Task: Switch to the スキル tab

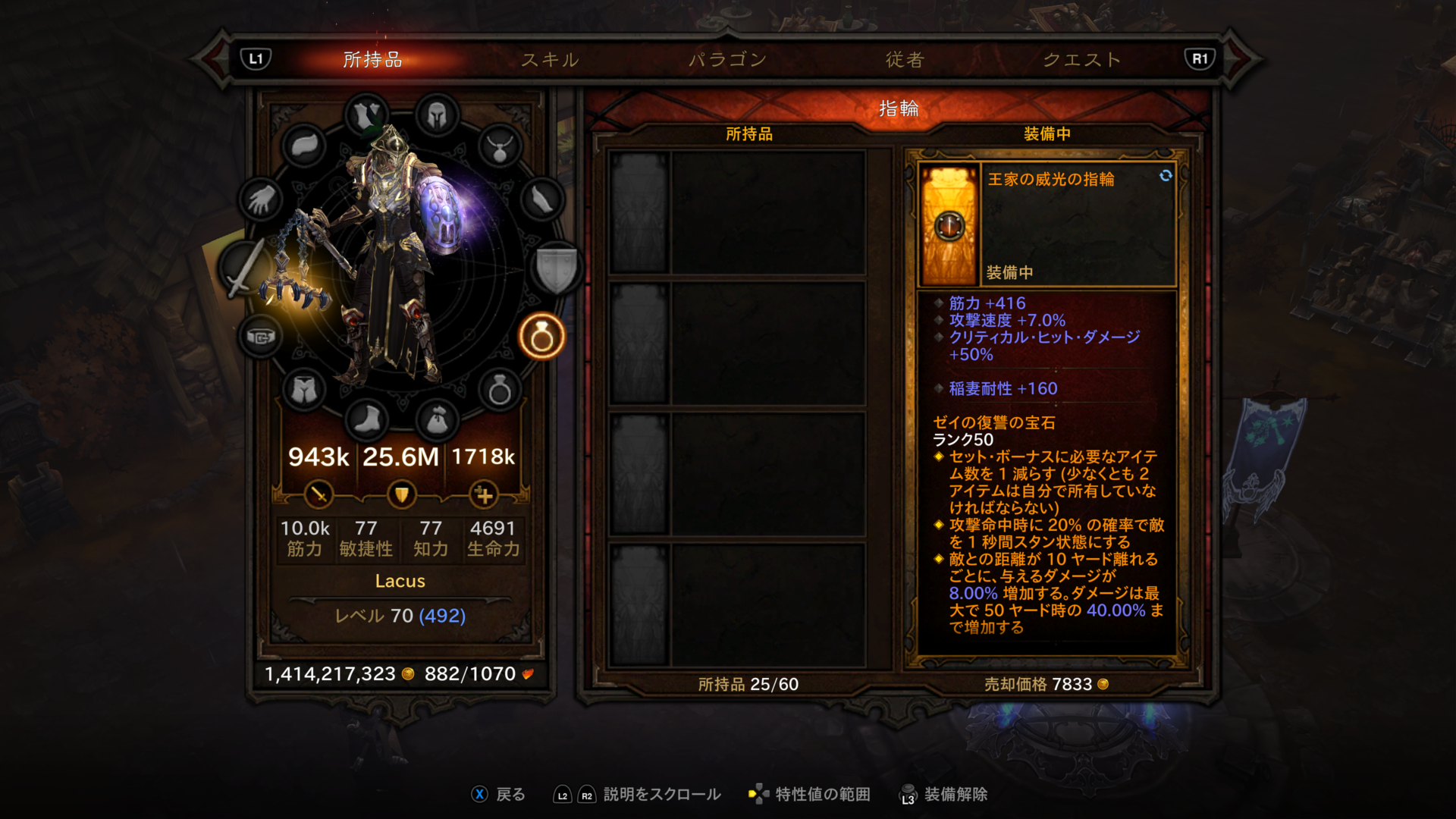Action: pyautogui.click(x=550, y=59)
